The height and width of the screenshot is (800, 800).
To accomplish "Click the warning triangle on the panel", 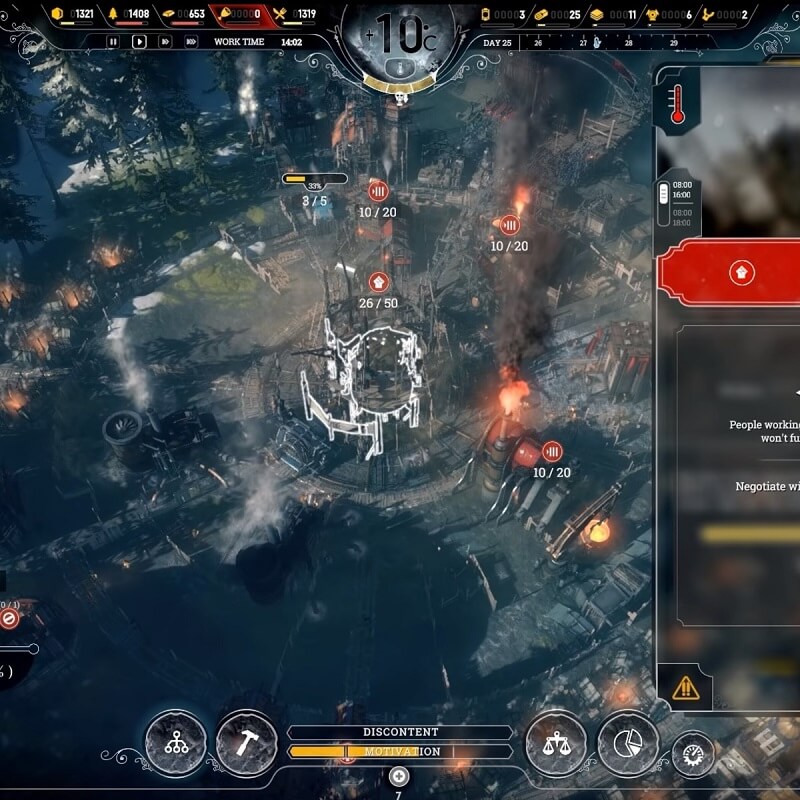I will coord(686,688).
